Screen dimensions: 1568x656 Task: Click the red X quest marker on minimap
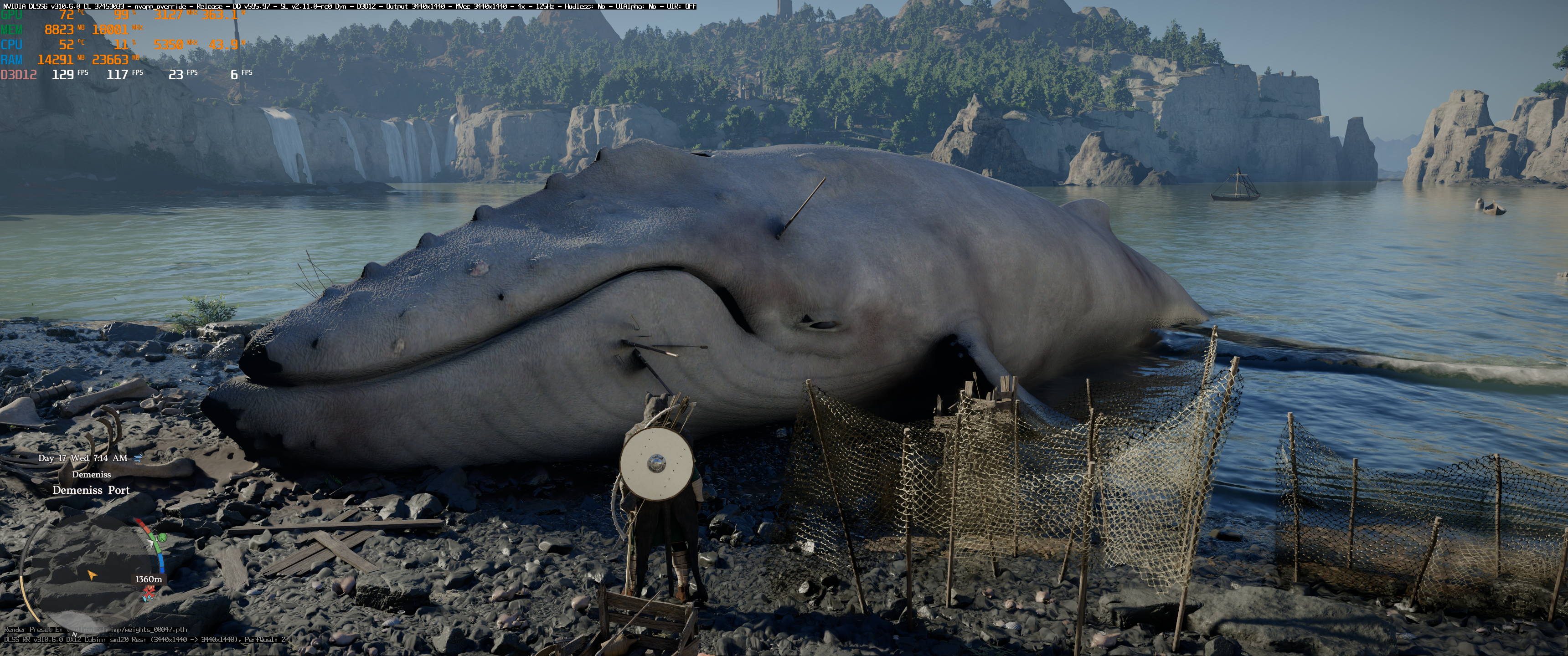point(149,591)
